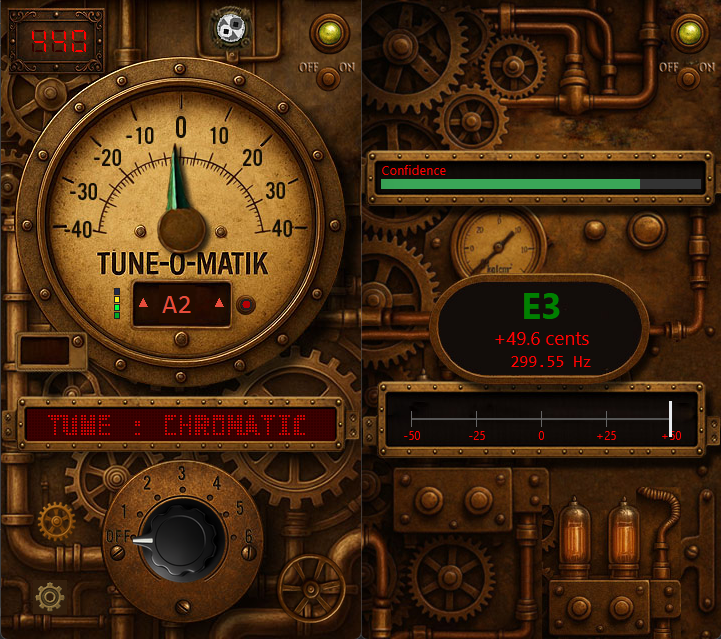Image resolution: width=721 pixels, height=639 pixels.
Task: Click the silver emblem icon above the gauge
Action: [x=232, y=30]
